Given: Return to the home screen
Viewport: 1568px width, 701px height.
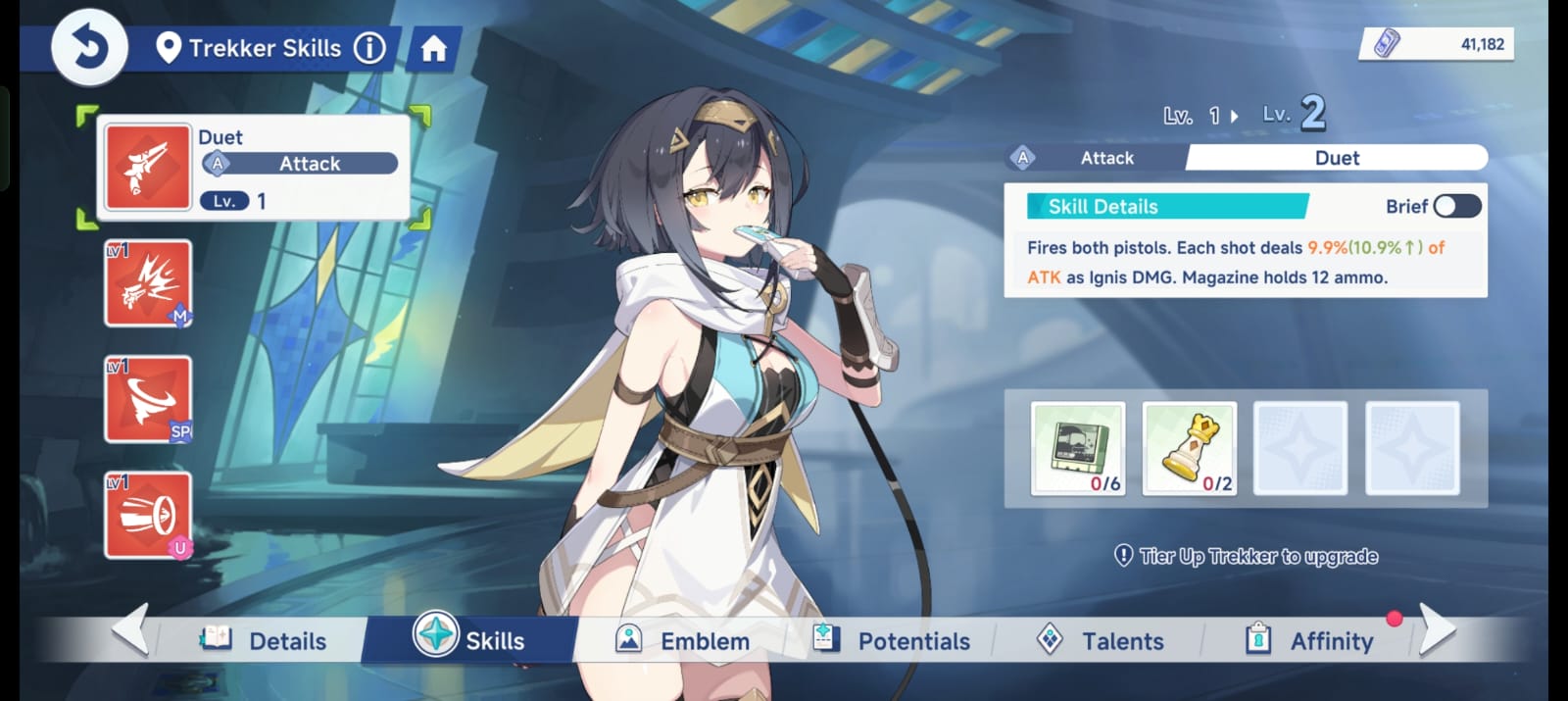Looking at the screenshot, I should pyautogui.click(x=433, y=49).
